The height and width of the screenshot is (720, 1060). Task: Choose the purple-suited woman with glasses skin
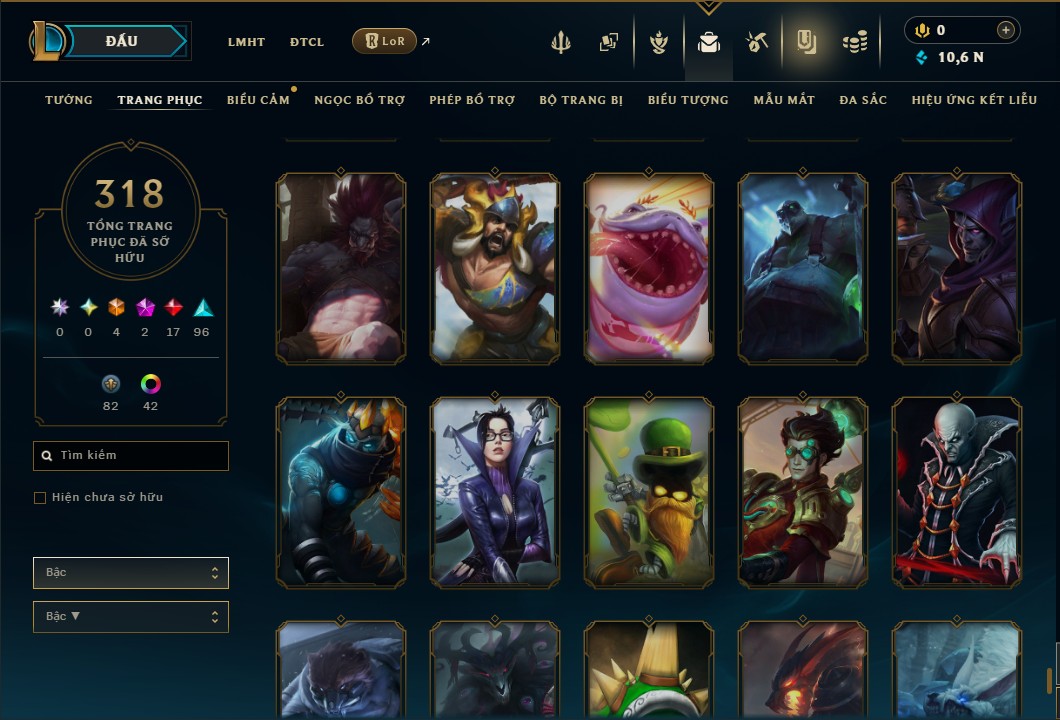pos(495,491)
